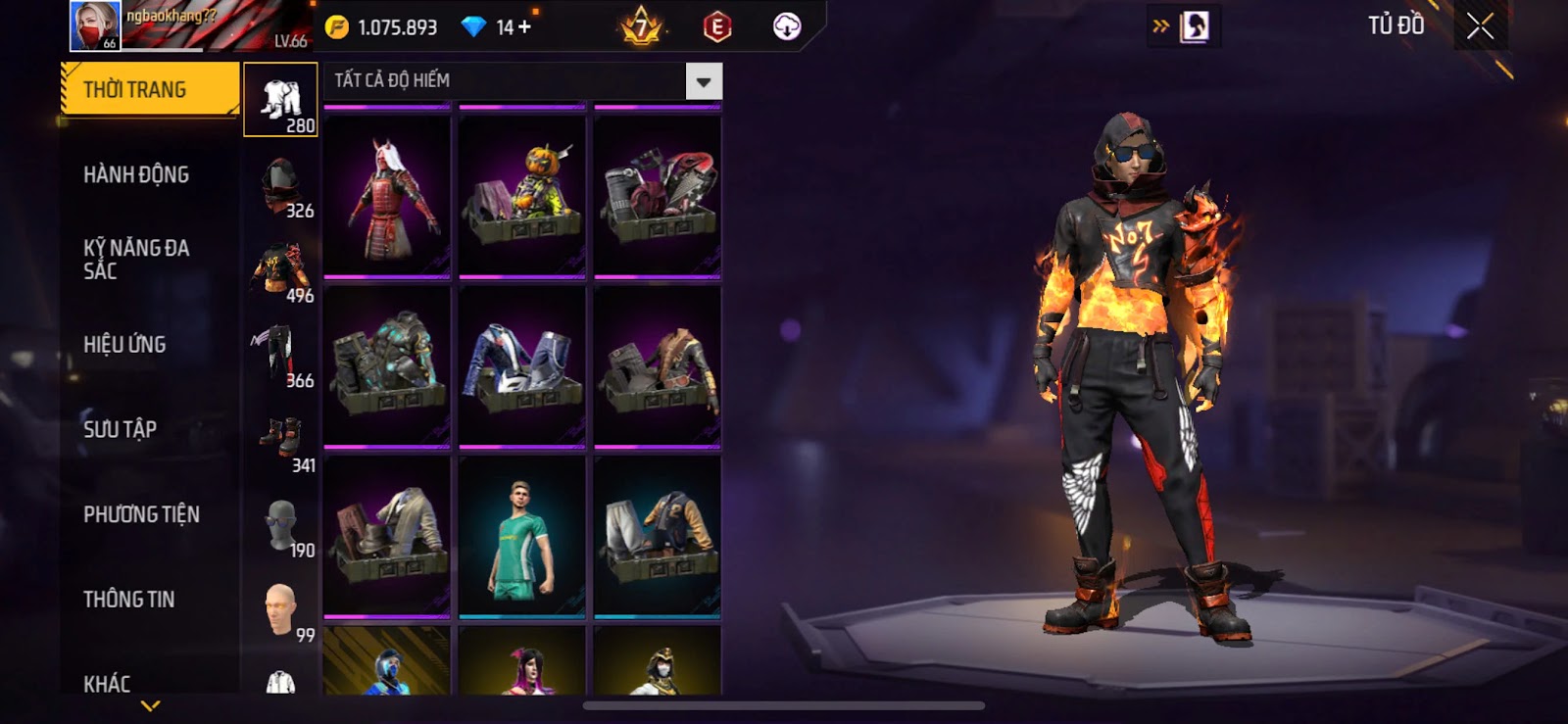Select the pumpkin head costume bundle
This screenshot has width=1568, height=724.
coord(522,197)
